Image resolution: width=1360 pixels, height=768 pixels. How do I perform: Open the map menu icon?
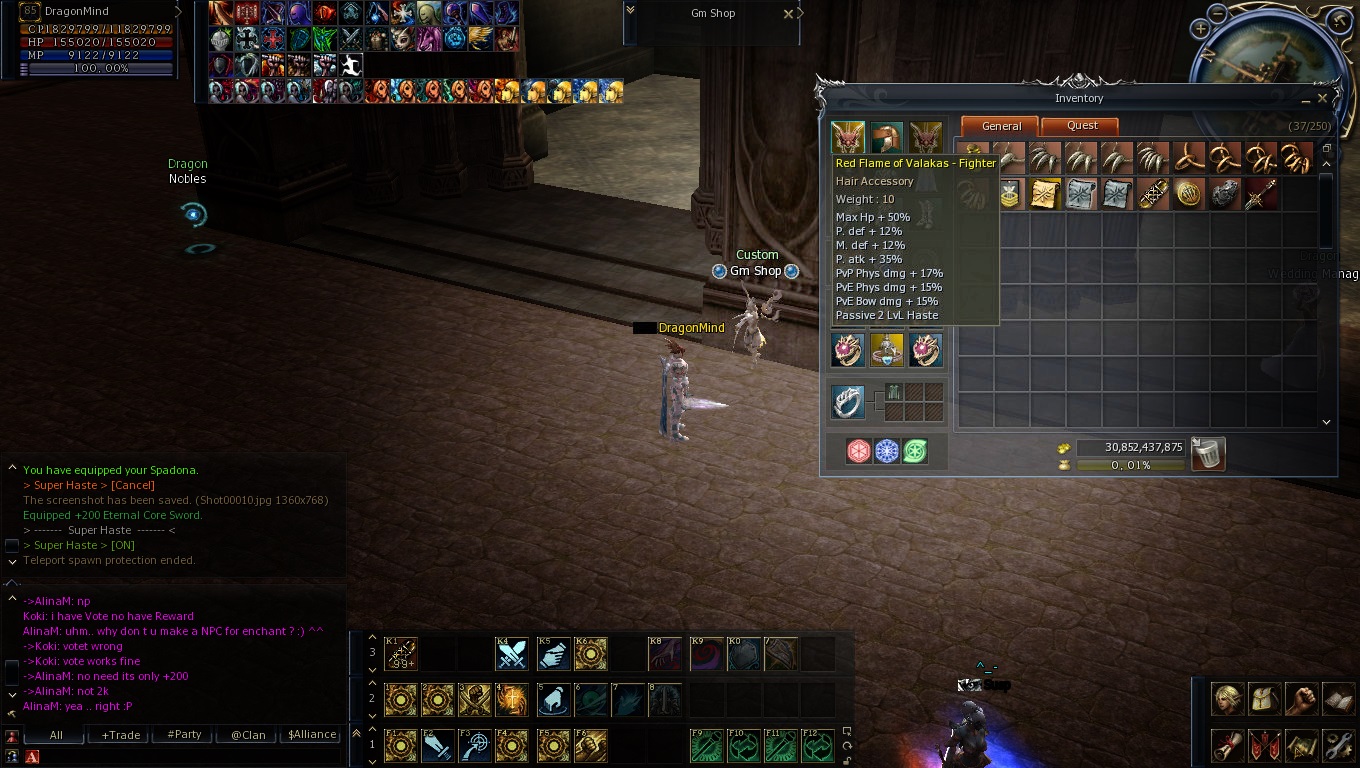[x=1300, y=745]
